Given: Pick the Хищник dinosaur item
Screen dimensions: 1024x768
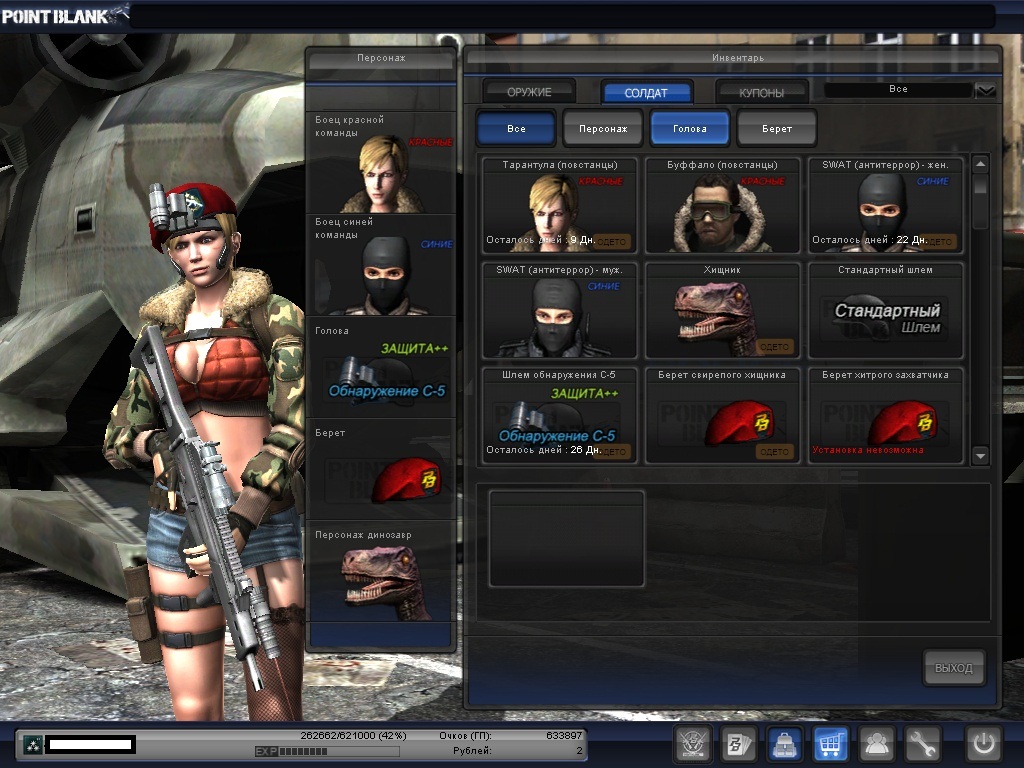Looking at the screenshot, I should 723,310.
